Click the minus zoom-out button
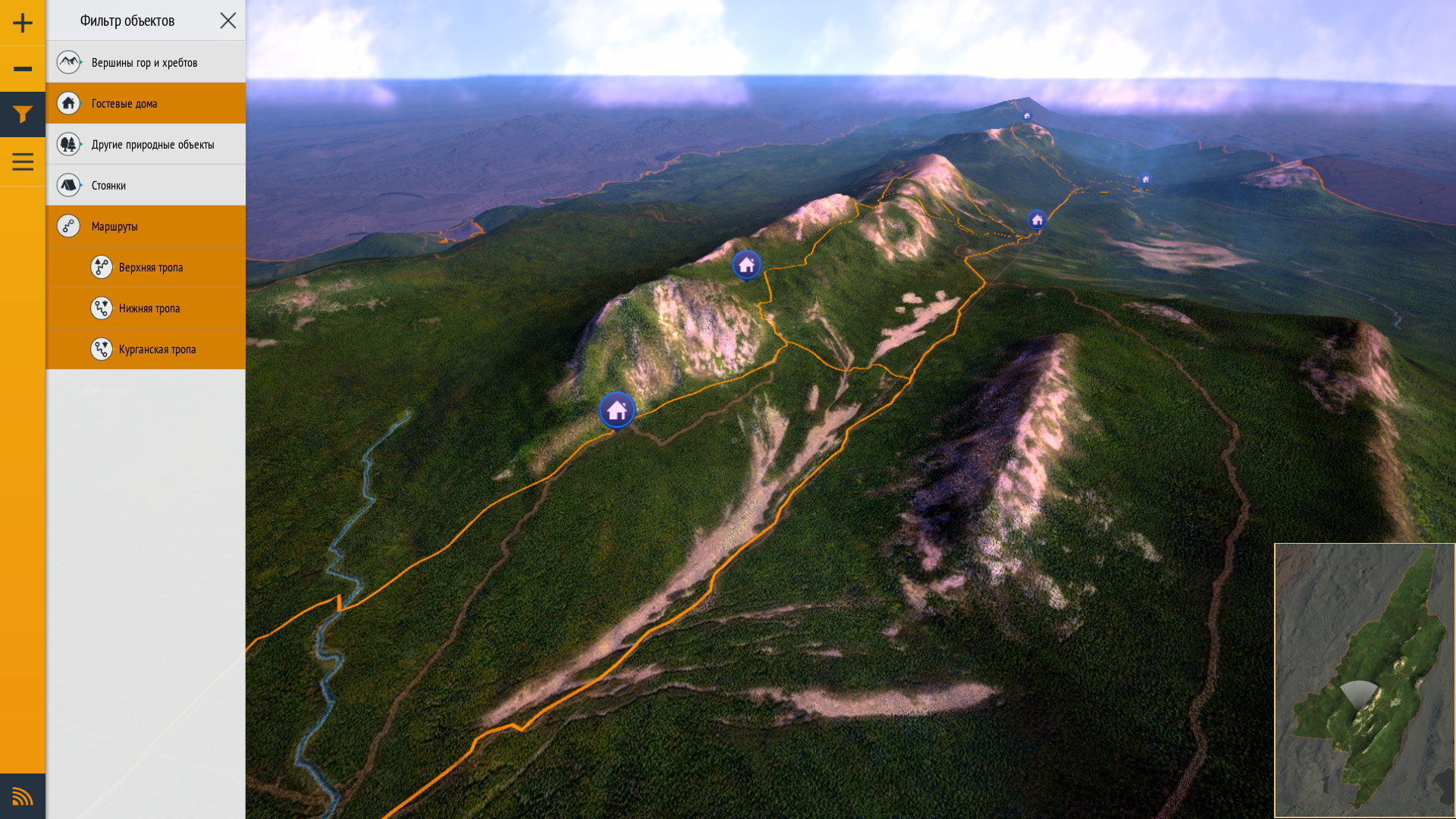This screenshot has height=819, width=1456. click(23, 69)
